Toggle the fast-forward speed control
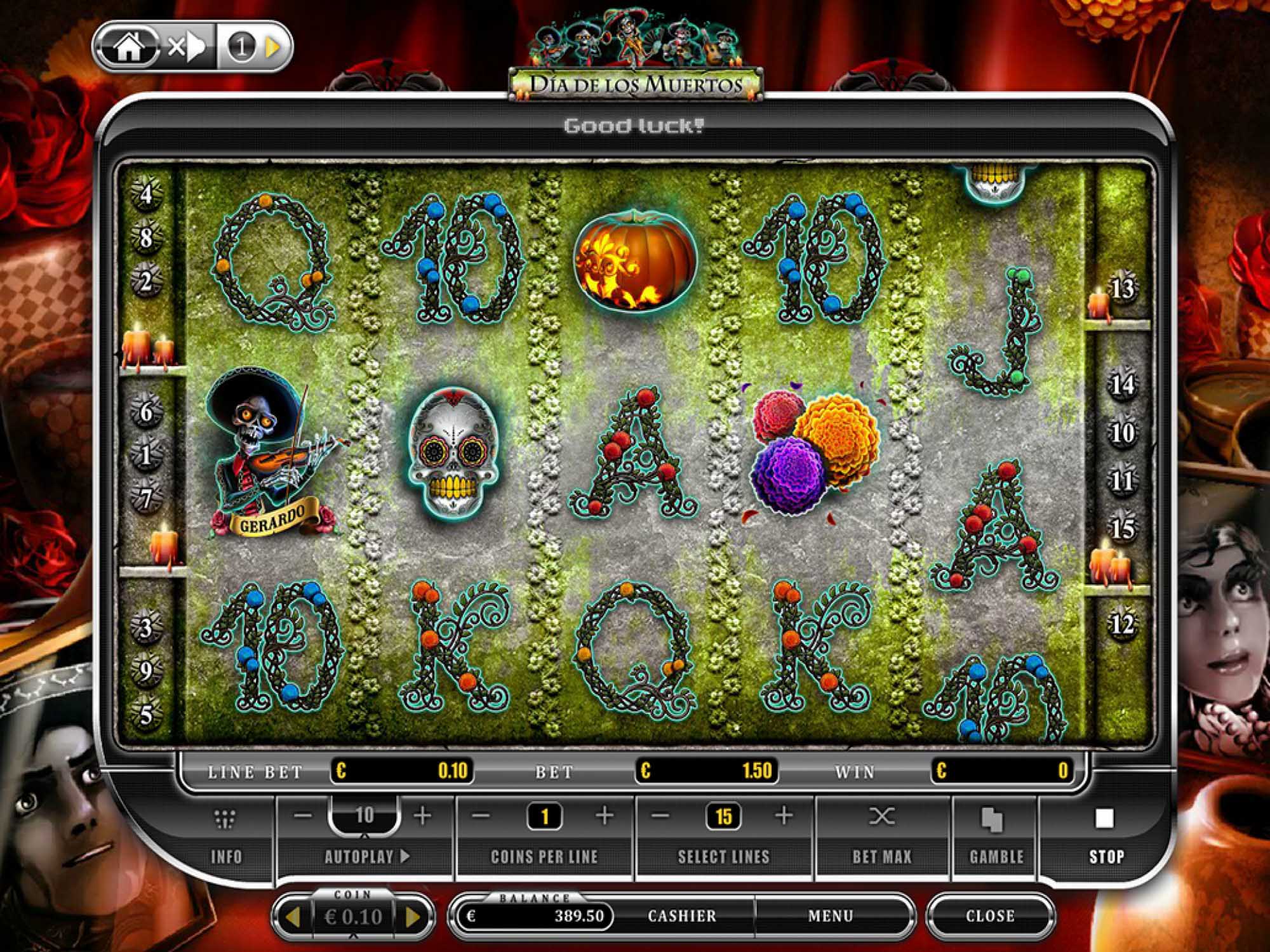This screenshot has width=1270, height=952. (x=186, y=48)
